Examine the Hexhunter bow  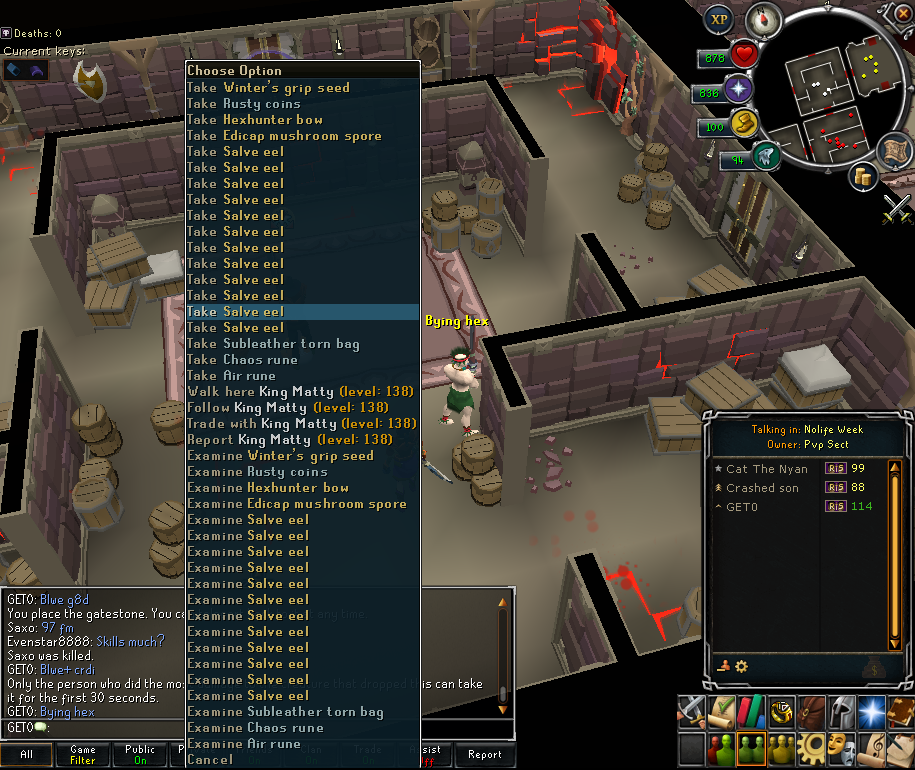click(x=268, y=488)
